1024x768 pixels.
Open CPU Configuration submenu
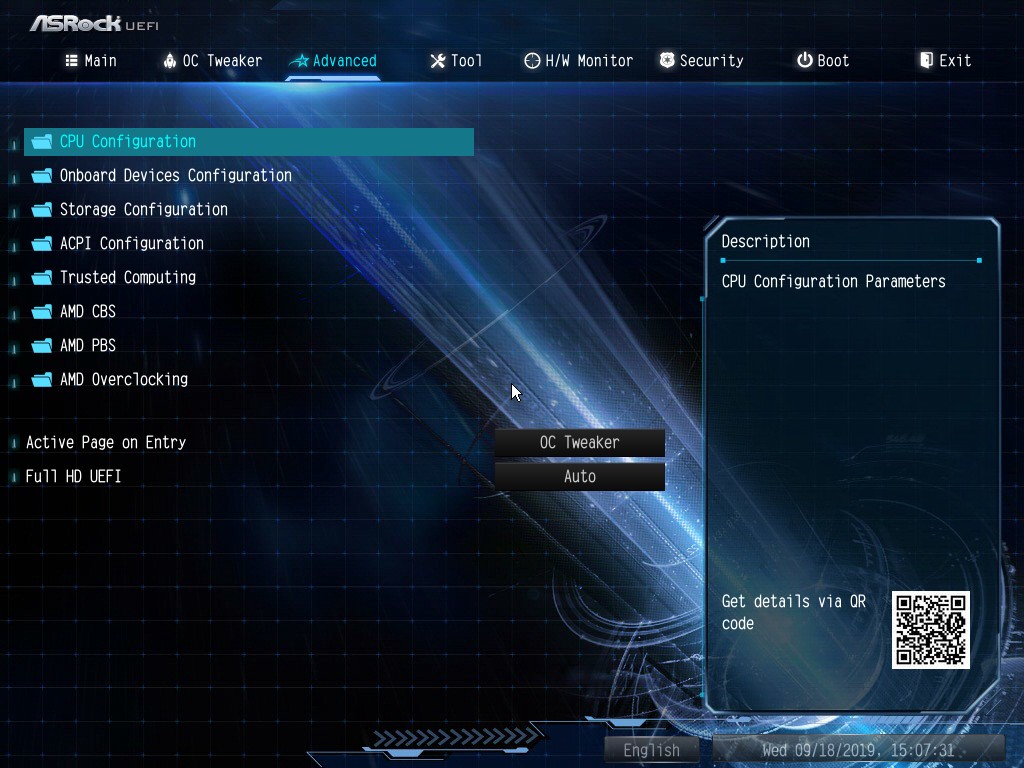coord(128,142)
